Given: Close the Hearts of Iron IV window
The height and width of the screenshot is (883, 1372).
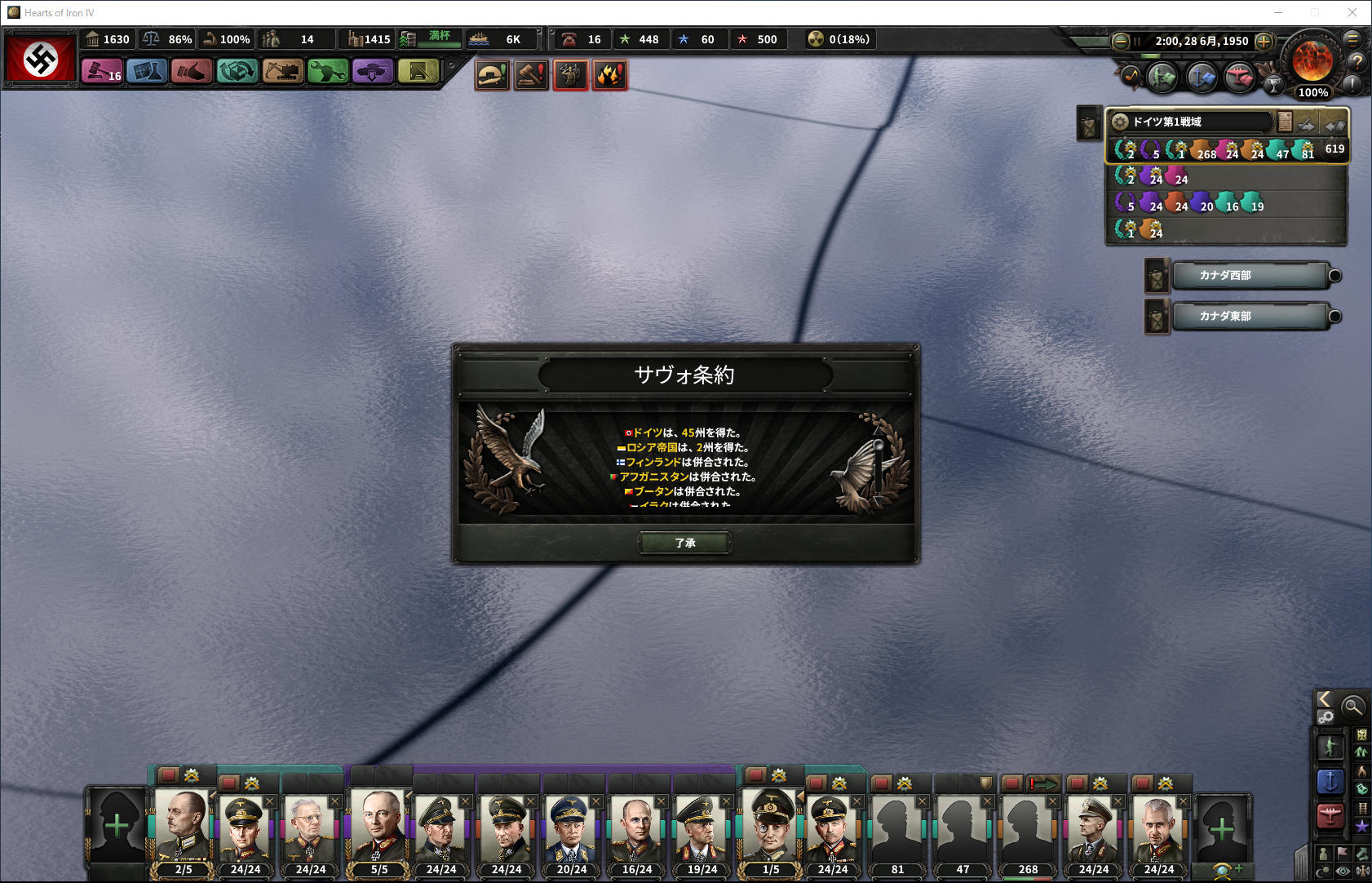Looking at the screenshot, I should 1352,12.
